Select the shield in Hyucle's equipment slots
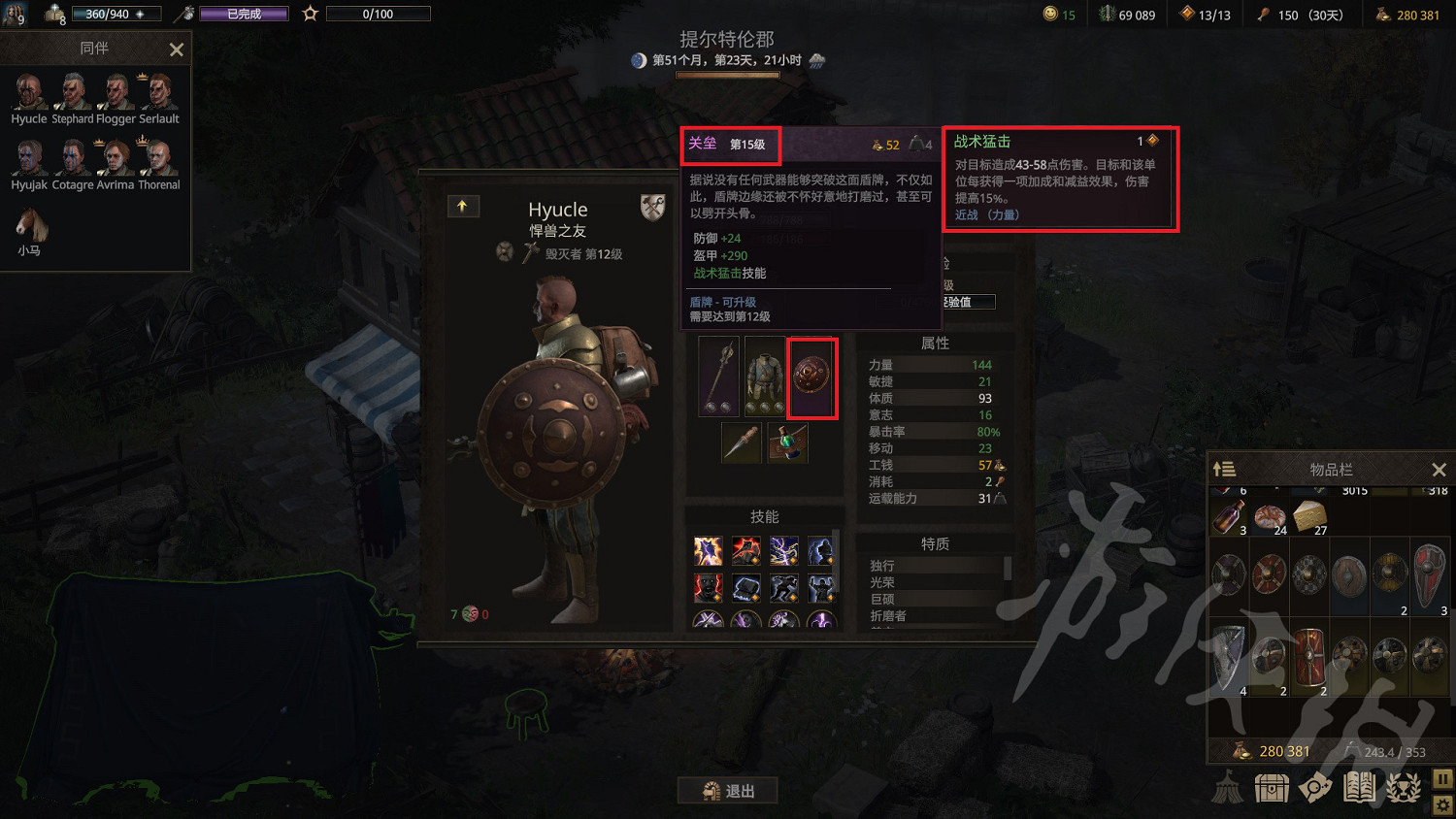 tap(812, 377)
